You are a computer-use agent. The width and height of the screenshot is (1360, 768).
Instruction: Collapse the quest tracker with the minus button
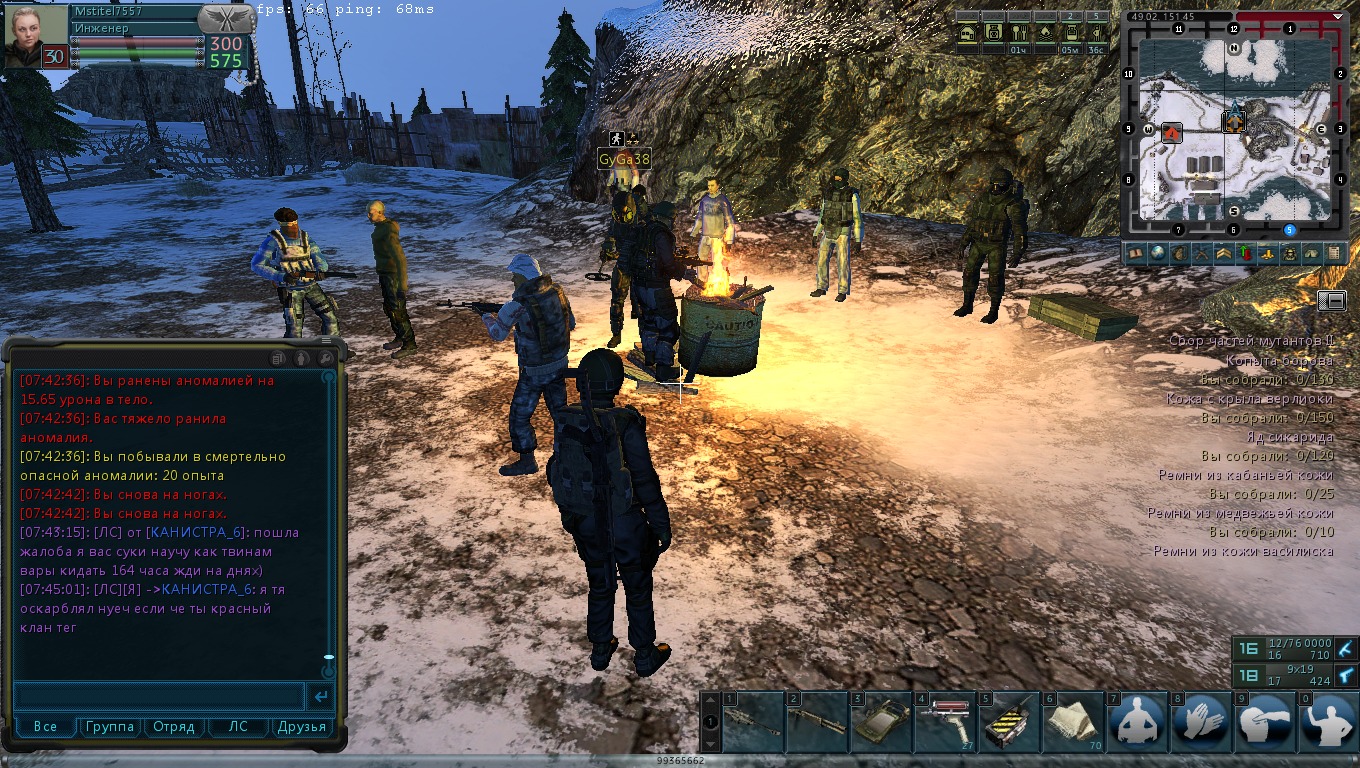coord(1331,300)
